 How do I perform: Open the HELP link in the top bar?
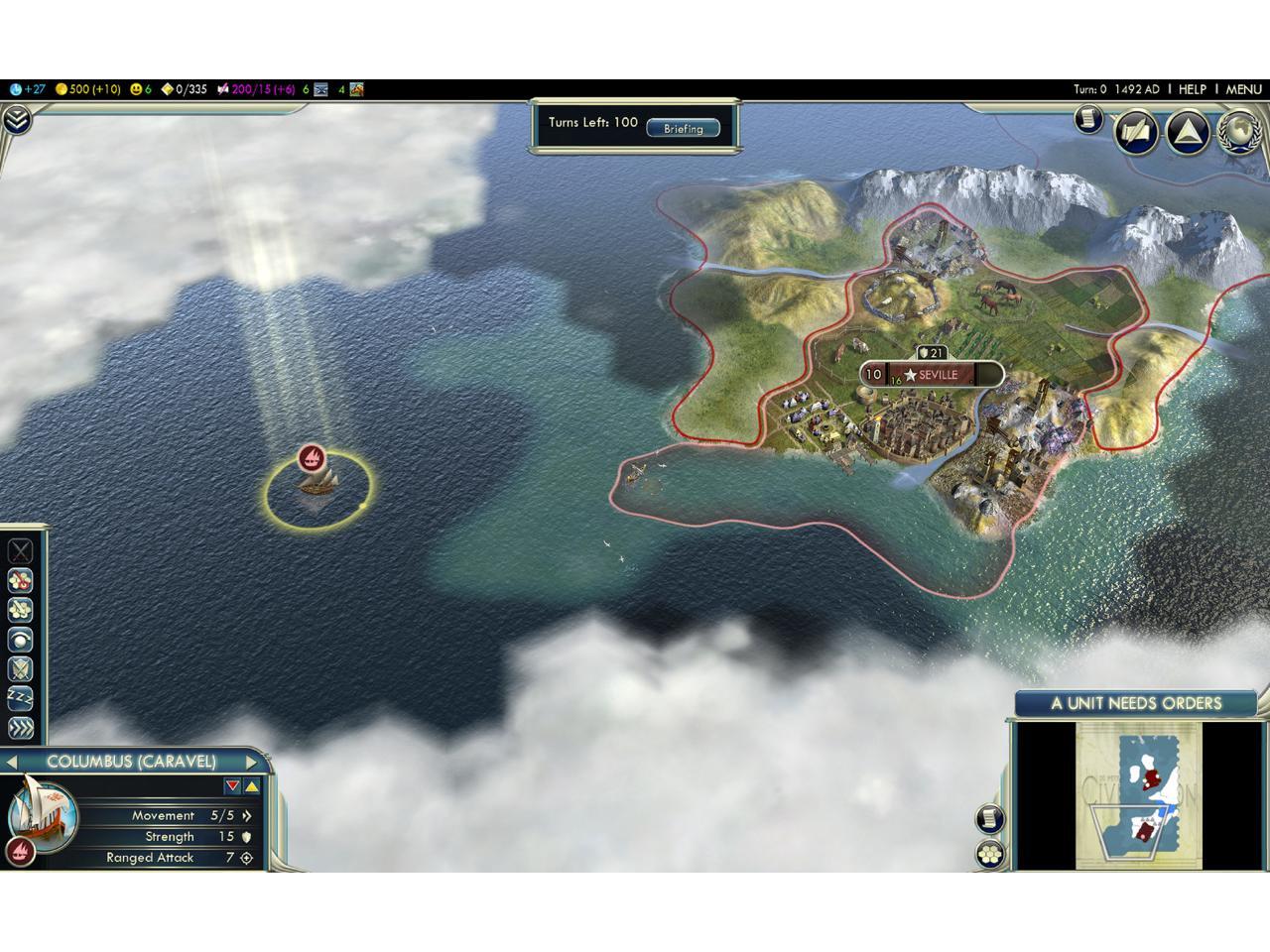click(x=1192, y=89)
